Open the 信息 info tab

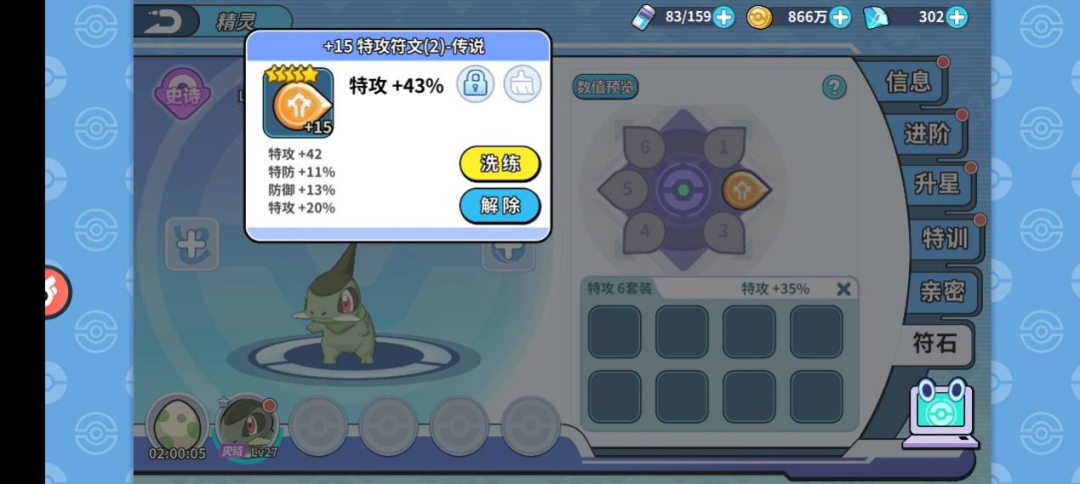908,82
